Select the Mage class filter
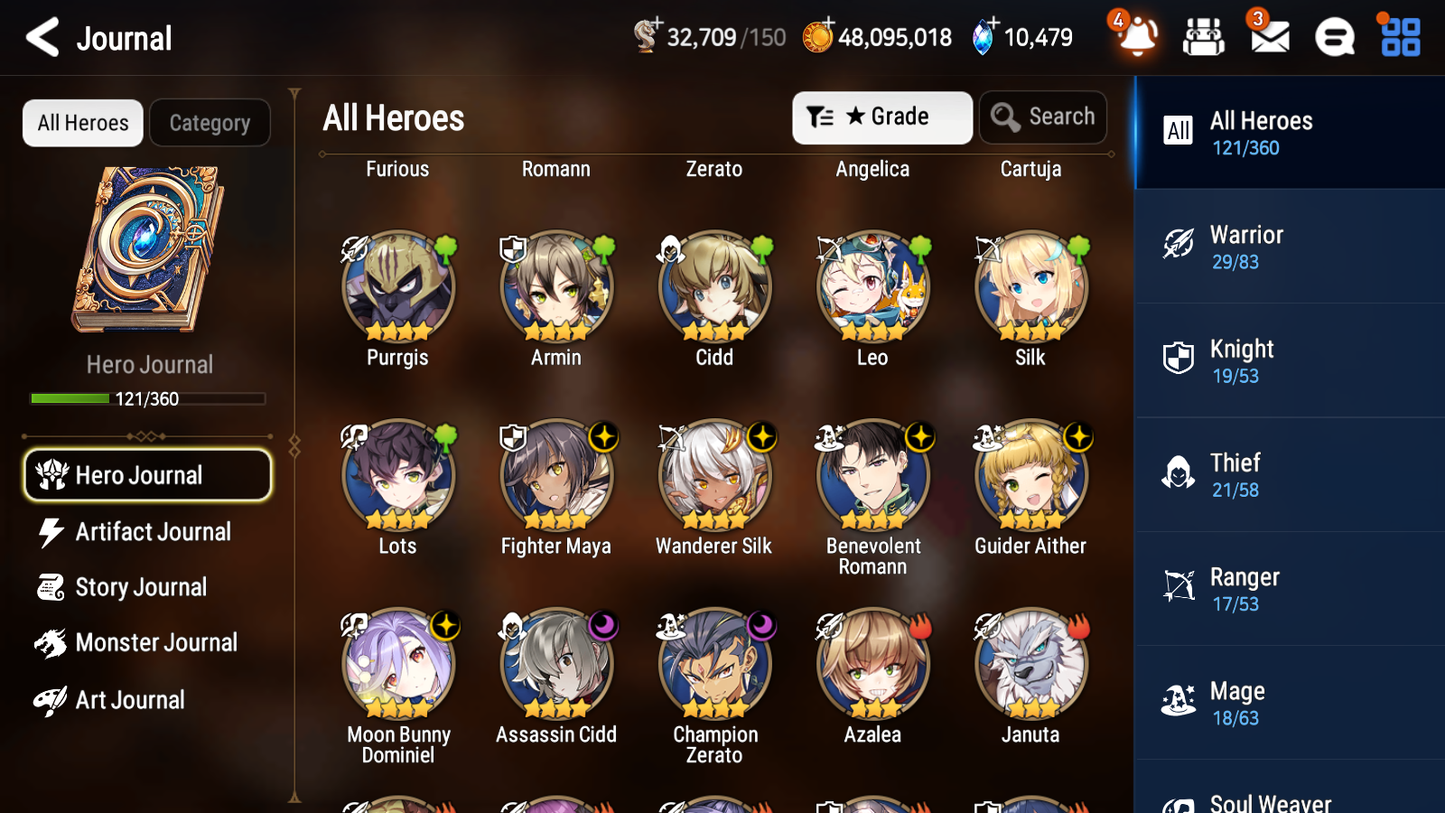 pos(1289,701)
